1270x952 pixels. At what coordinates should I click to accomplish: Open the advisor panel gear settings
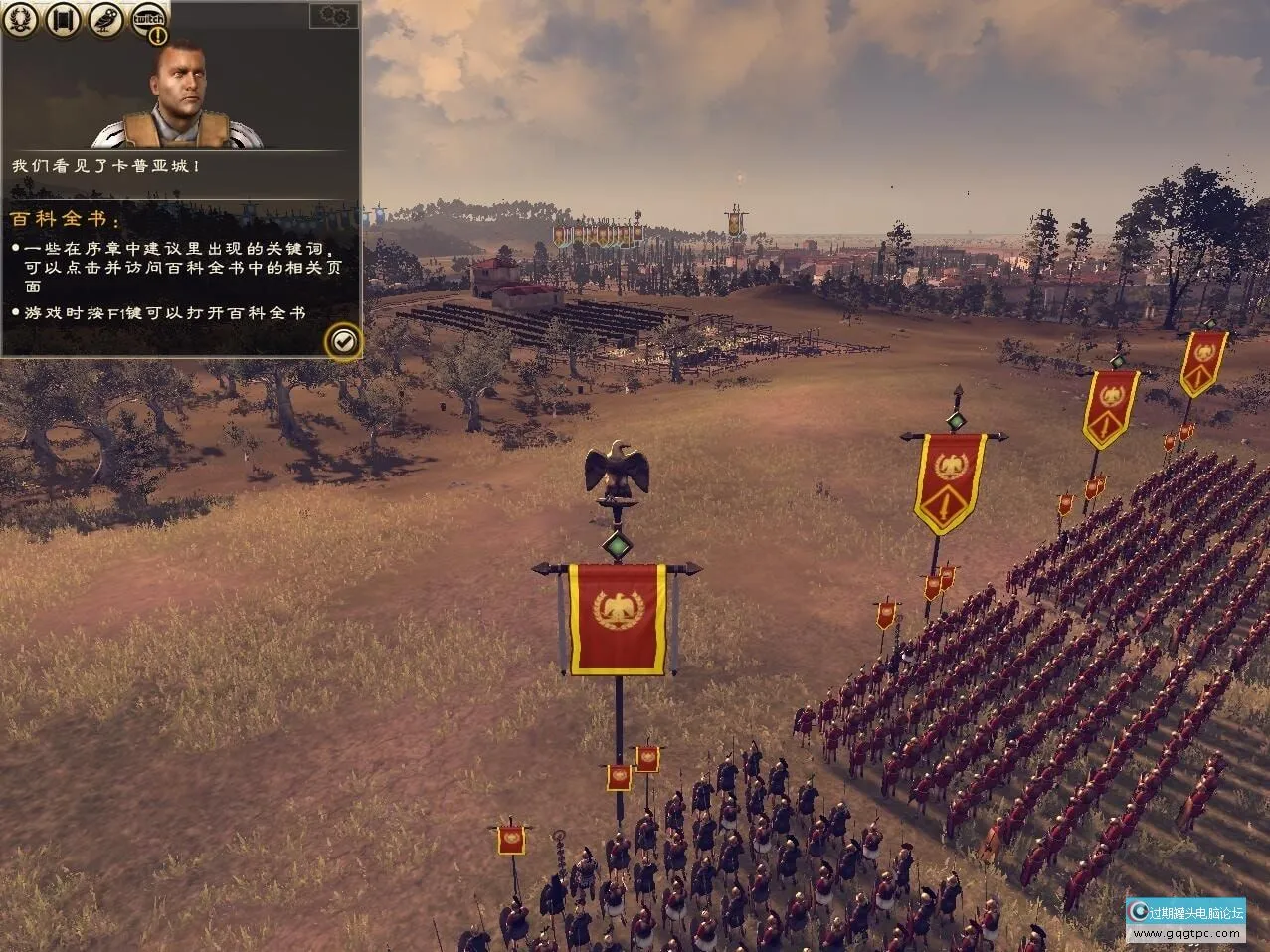tap(335, 15)
